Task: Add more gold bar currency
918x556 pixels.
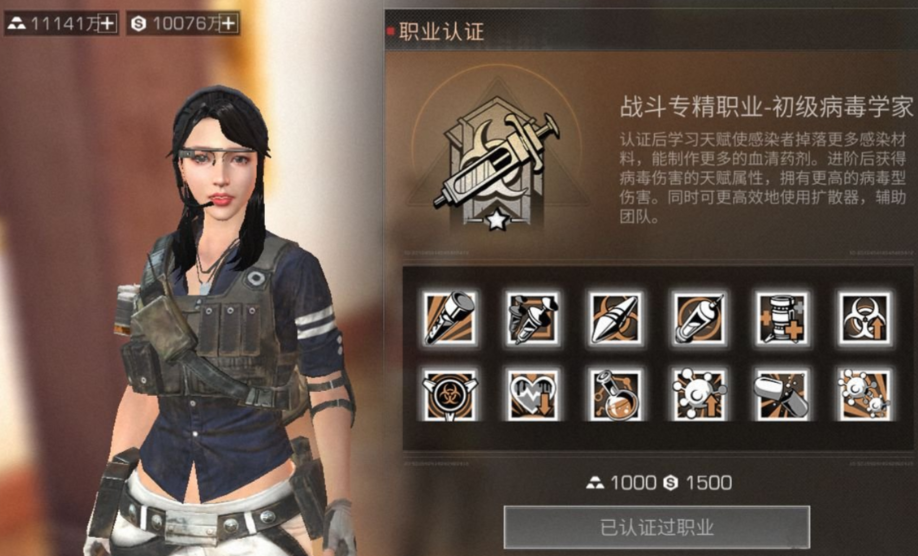Action: click(107, 23)
